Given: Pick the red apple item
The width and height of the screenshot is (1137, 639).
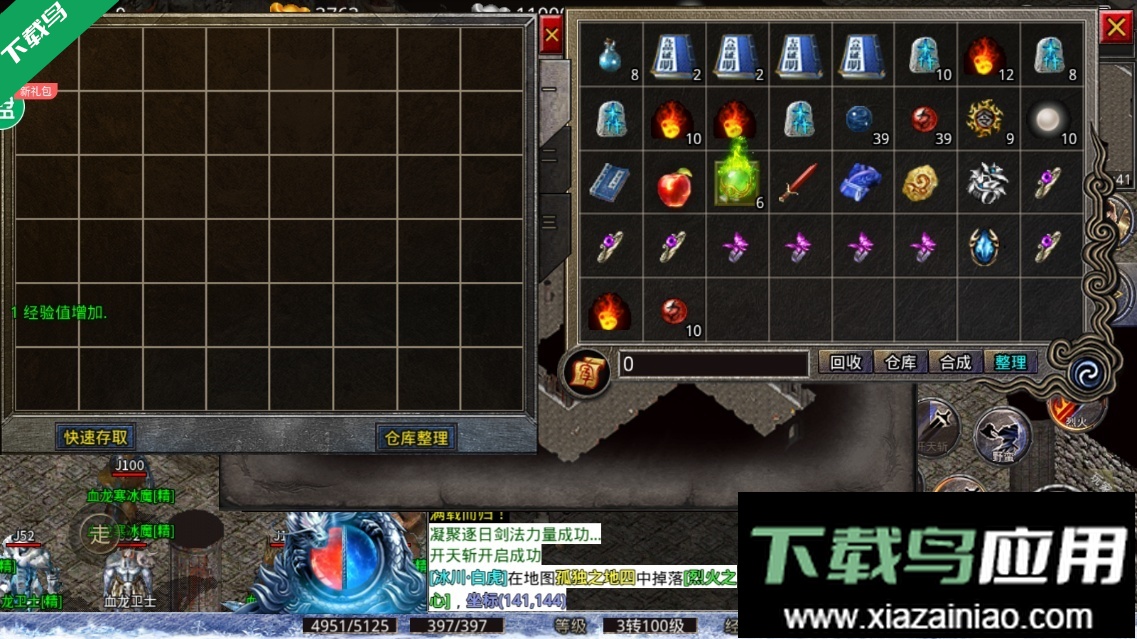Looking at the screenshot, I should (674, 184).
